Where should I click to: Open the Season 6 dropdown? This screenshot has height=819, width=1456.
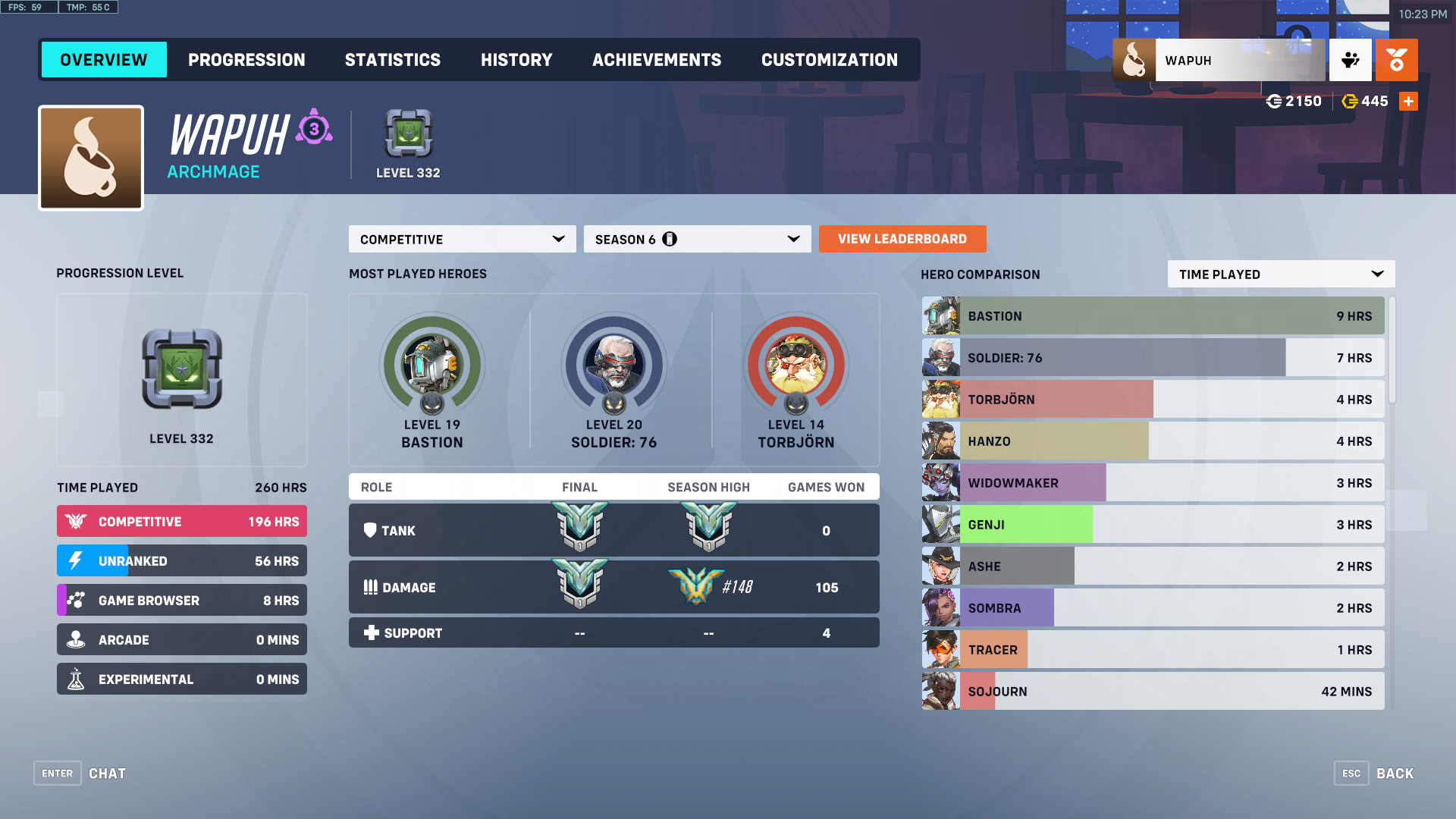point(696,239)
